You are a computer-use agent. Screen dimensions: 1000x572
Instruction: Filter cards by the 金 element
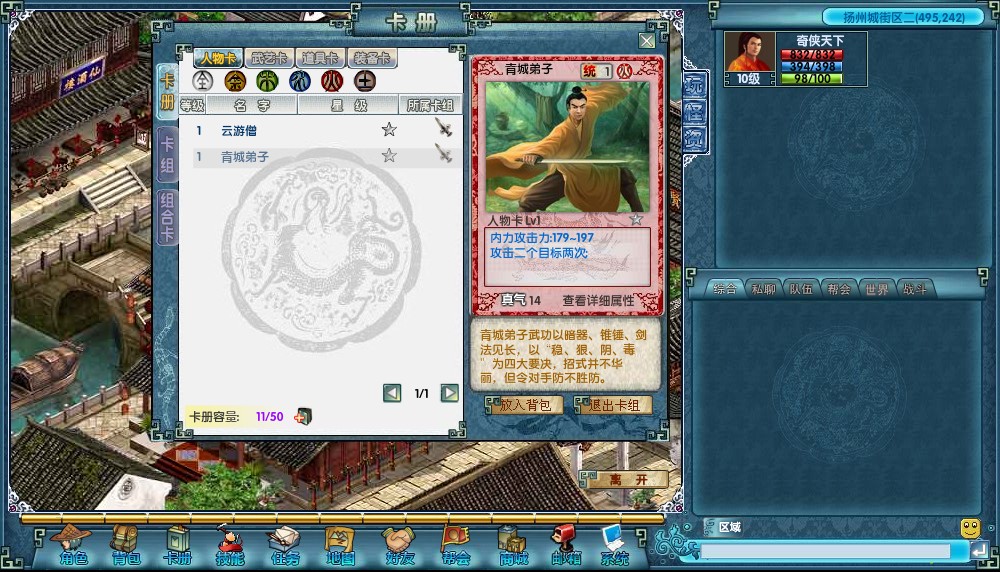click(235, 81)
